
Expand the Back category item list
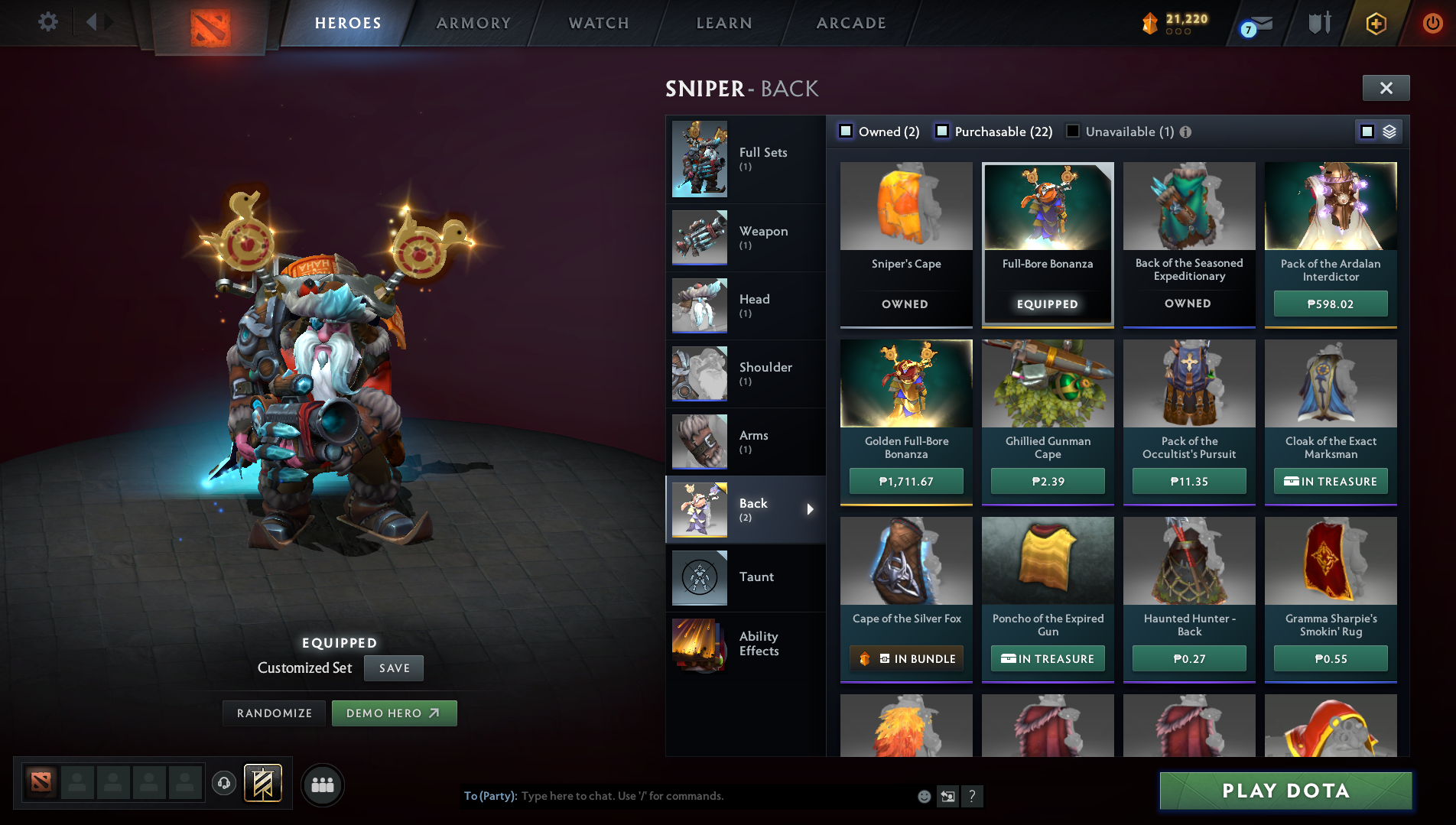(811, 509)
